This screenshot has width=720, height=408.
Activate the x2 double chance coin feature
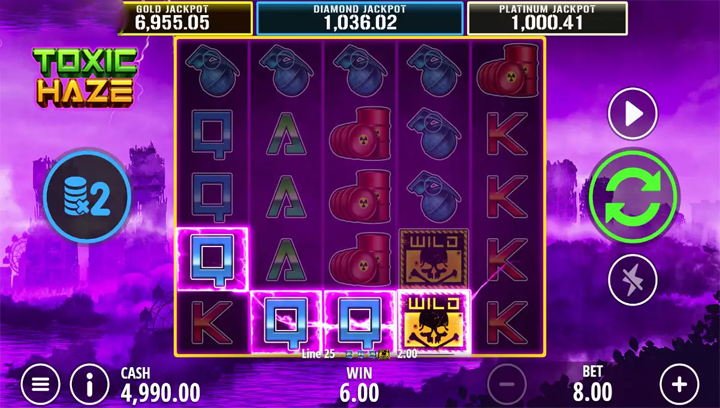tap(88, 194)
